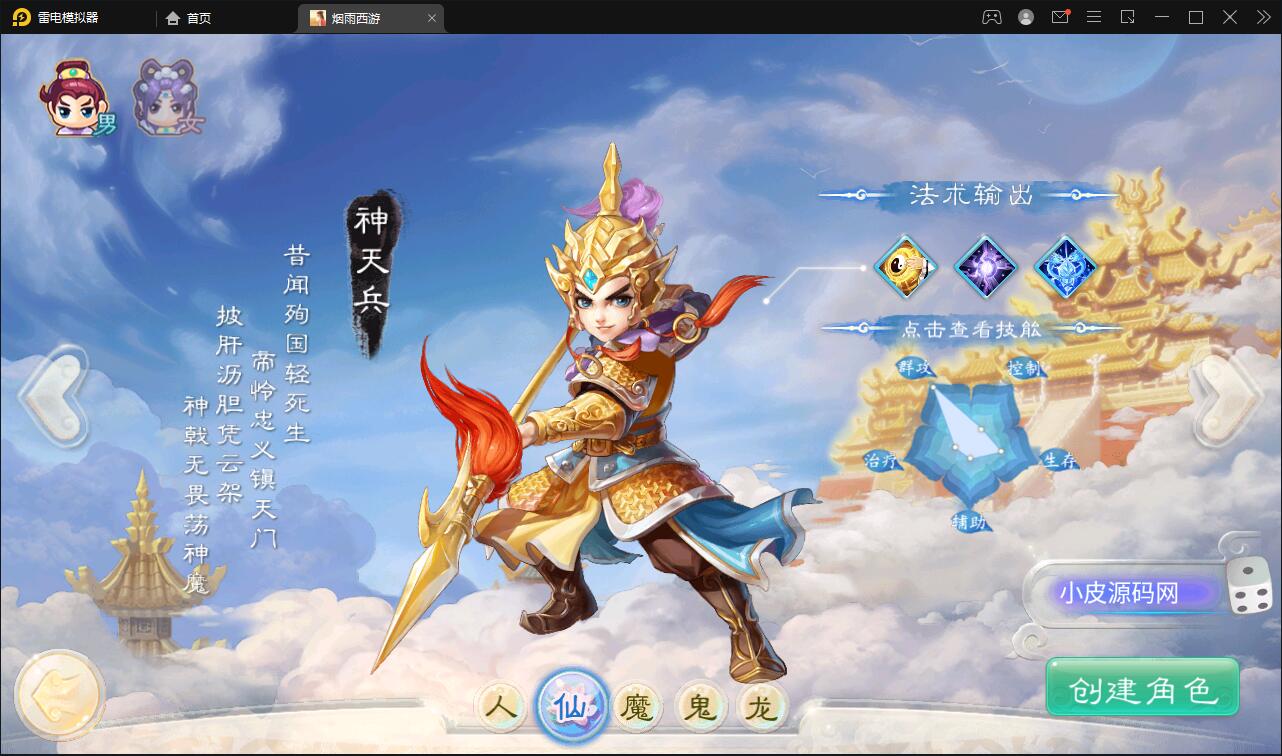Switch to the 首页 emulator tab
Image resolution: width=1282 pixels, height=756 pixels.
[189, 17]
